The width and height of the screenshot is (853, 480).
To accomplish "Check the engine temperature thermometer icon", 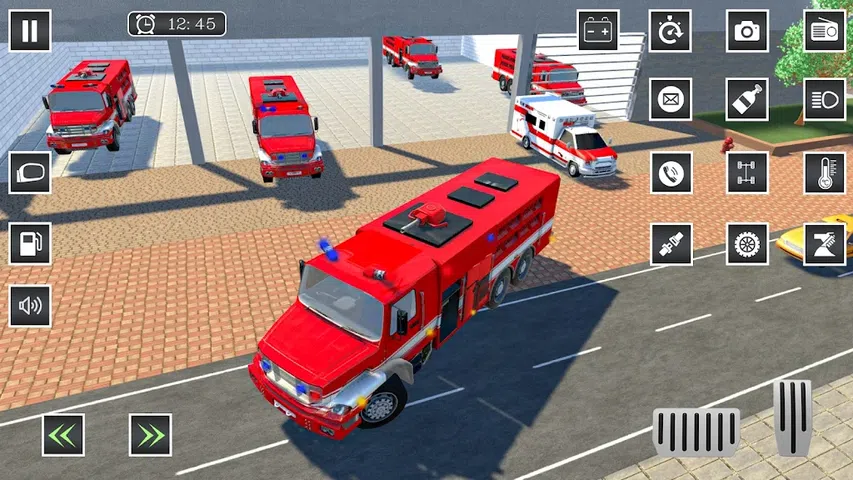I will click(825, 172).
